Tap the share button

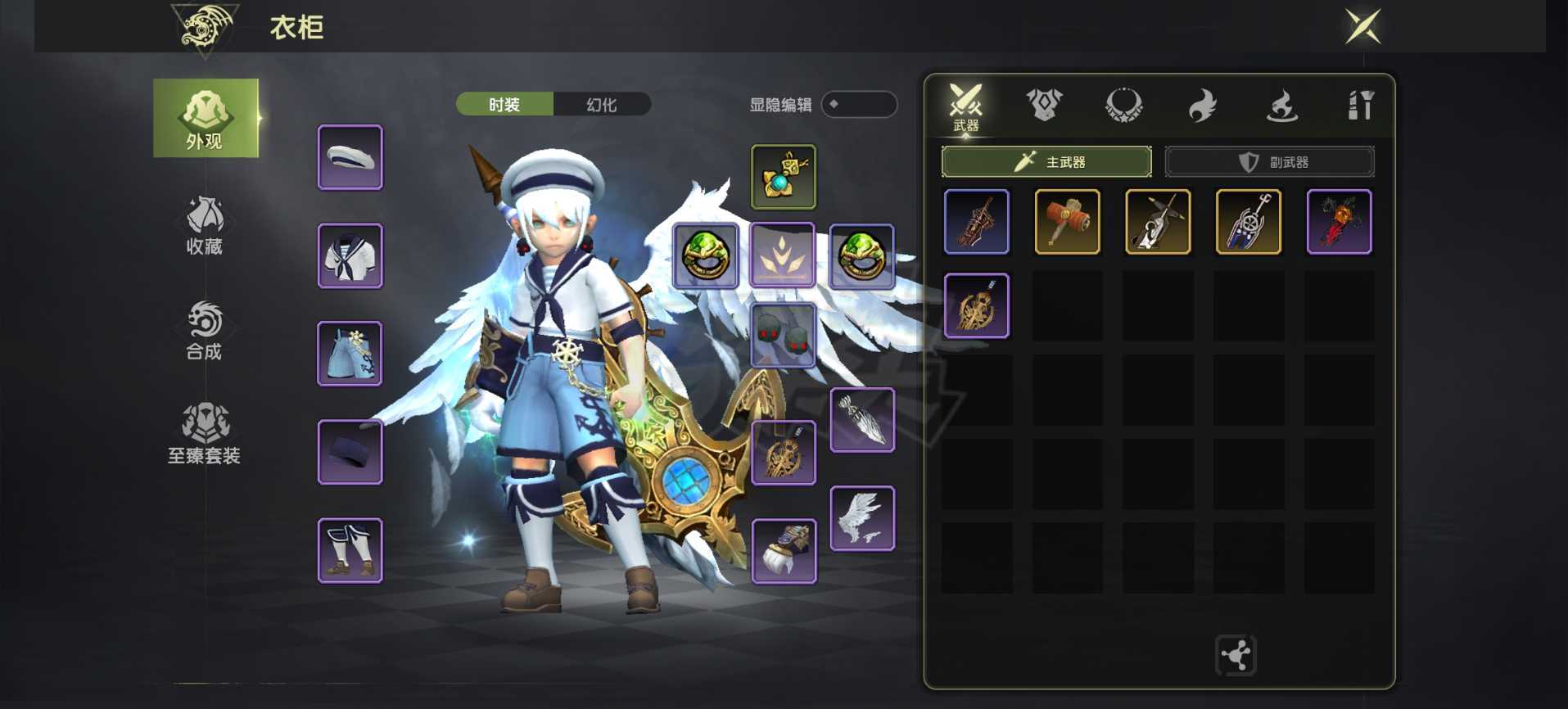coord(1236,655)
